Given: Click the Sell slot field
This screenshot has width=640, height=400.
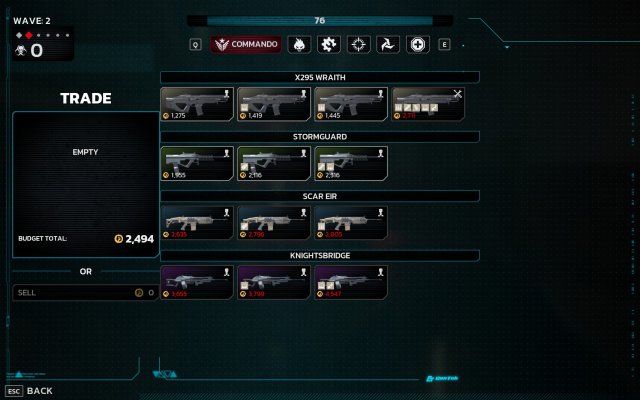Looking at the screenshot, I should [x=85, y=293].
